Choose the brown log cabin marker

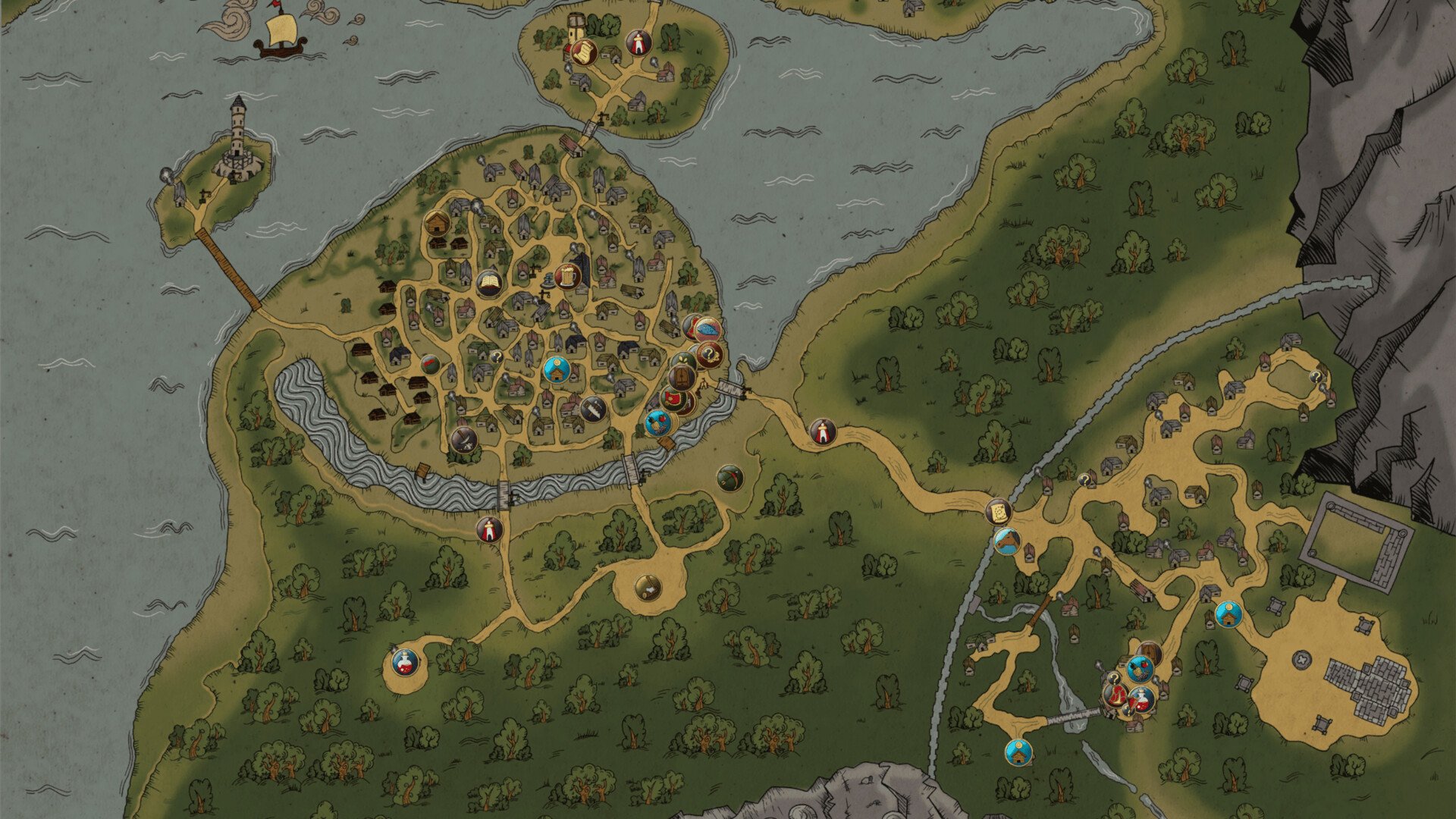click(438, 223)
